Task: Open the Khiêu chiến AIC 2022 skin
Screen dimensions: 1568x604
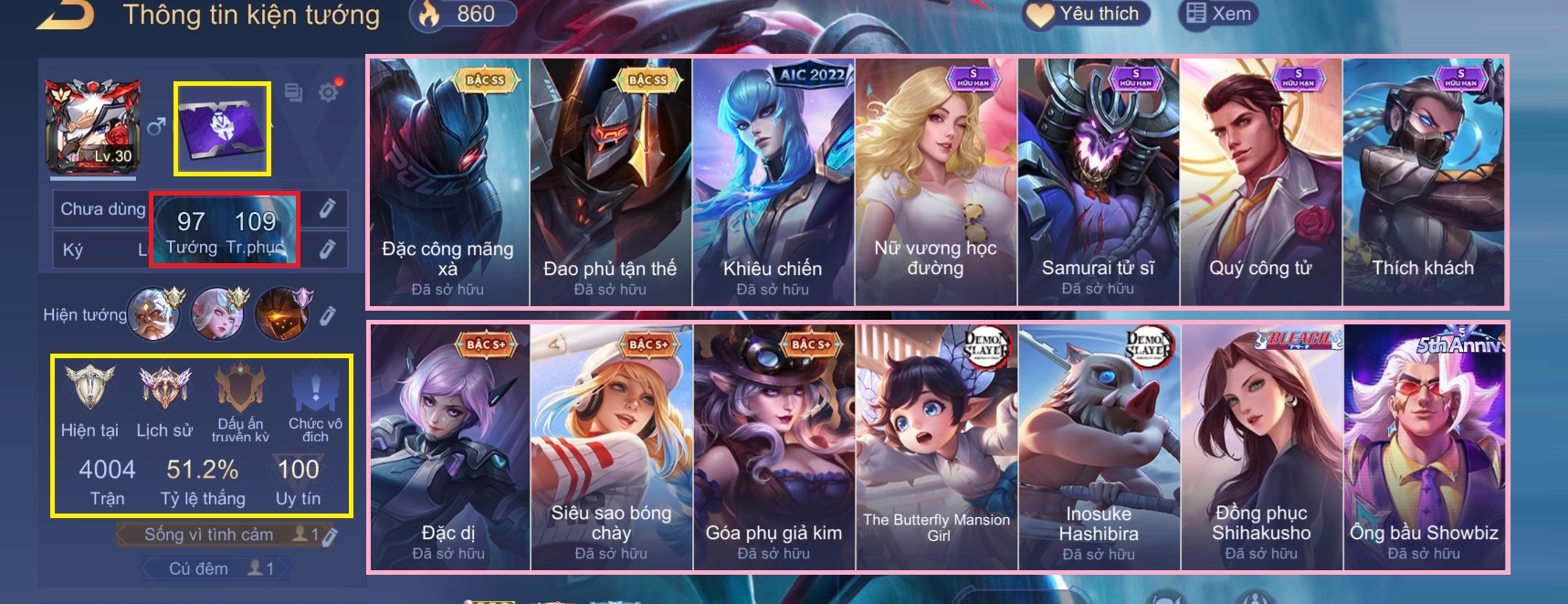Action: pyautogui.click(x=773, y=182)
